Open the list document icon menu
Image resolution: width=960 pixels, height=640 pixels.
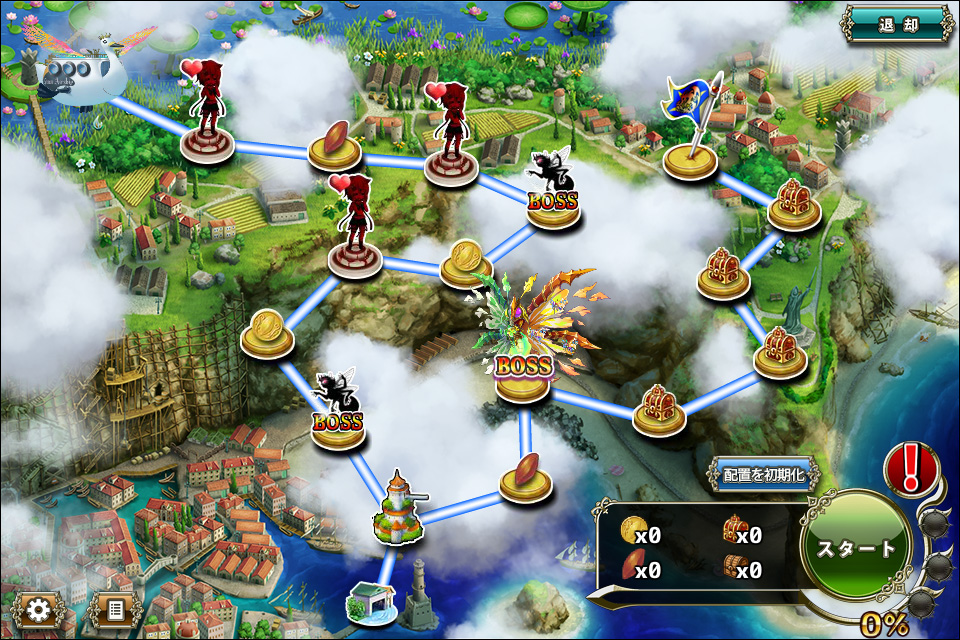[114, 609]
